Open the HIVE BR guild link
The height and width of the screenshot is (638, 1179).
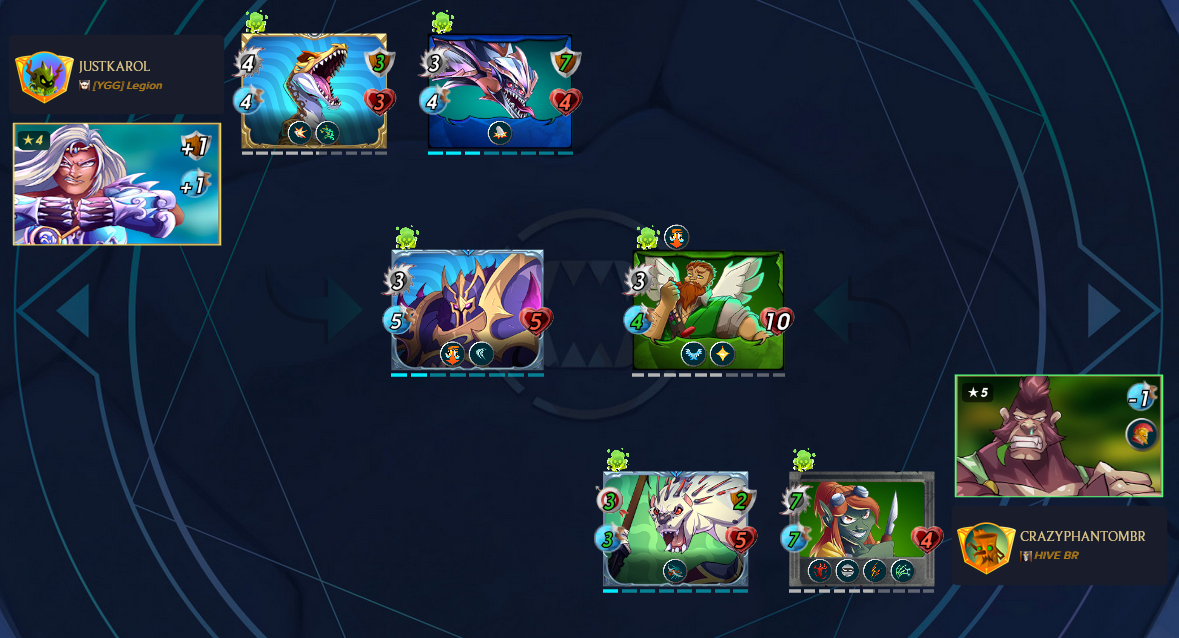[x=1056, y=555]
